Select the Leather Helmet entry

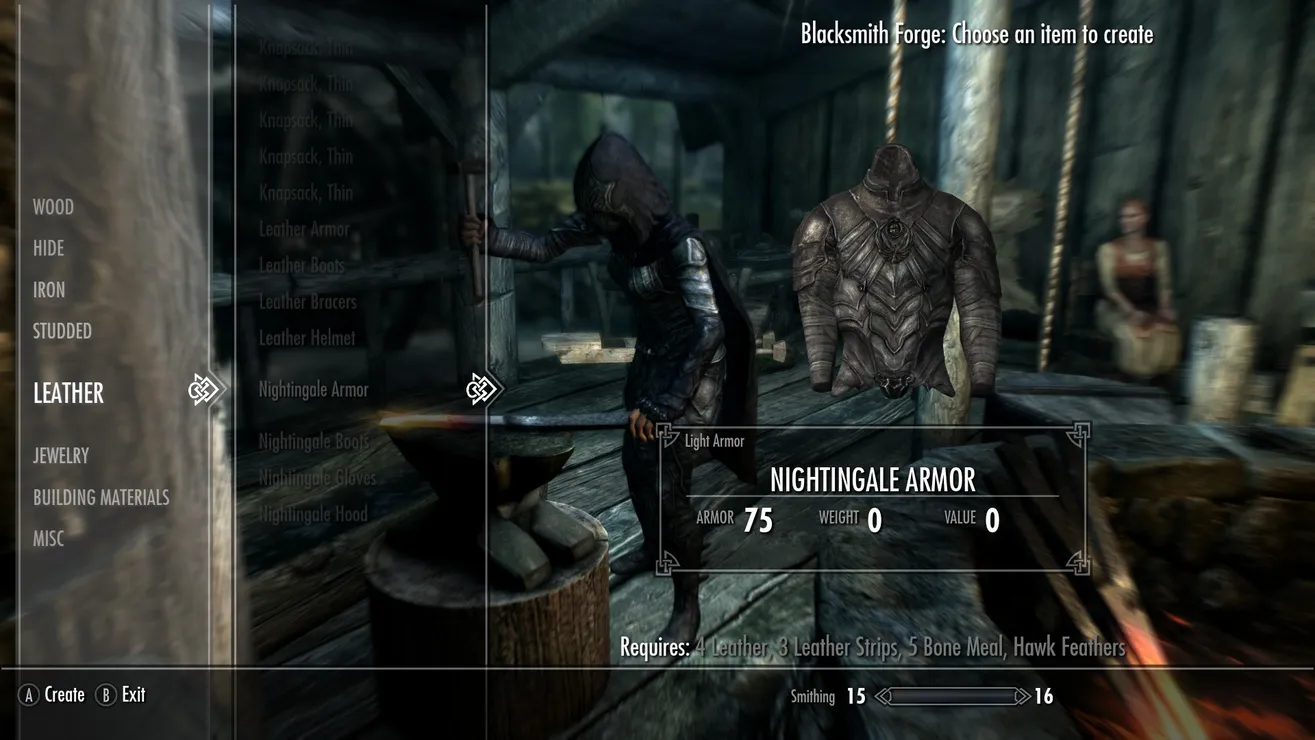[306, 338]
